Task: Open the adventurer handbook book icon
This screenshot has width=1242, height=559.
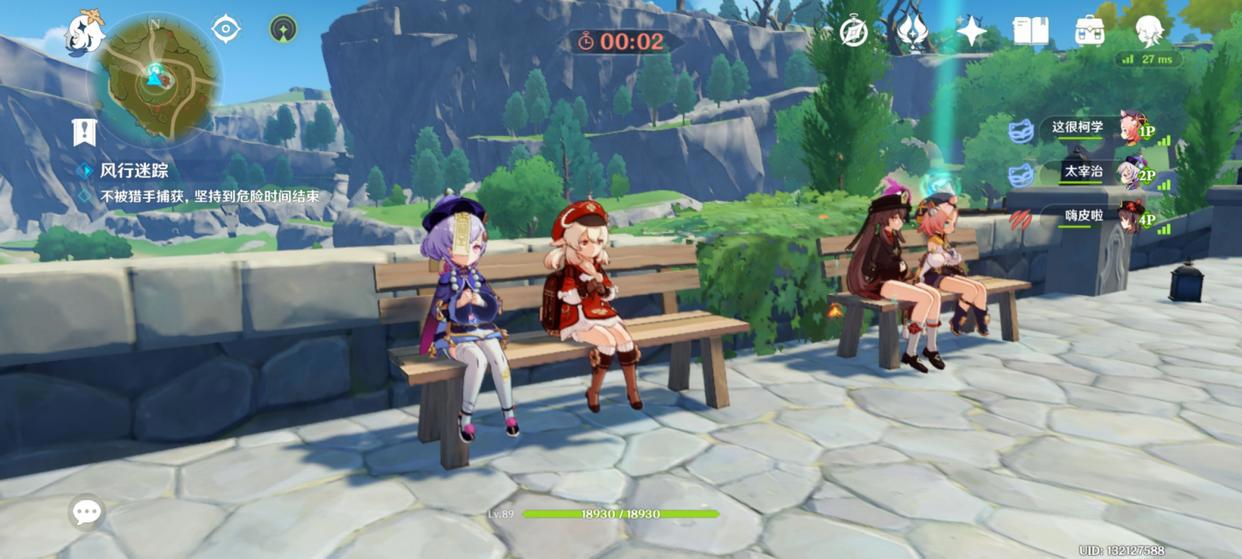Action: click(1030, 32)
